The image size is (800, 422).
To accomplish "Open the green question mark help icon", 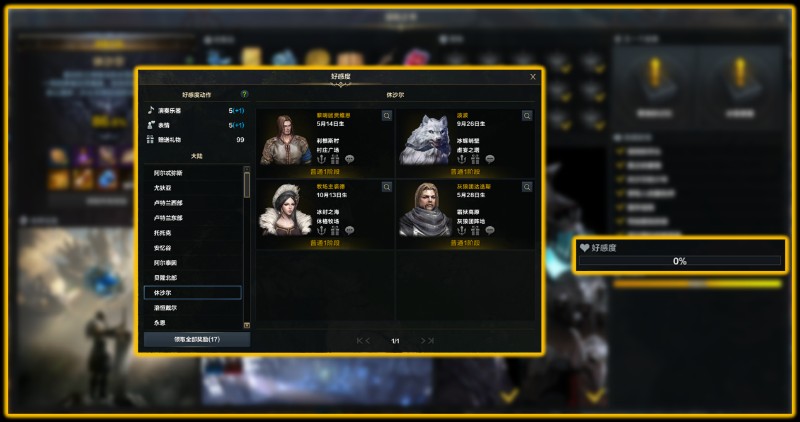I will click(x=244, y=93).
